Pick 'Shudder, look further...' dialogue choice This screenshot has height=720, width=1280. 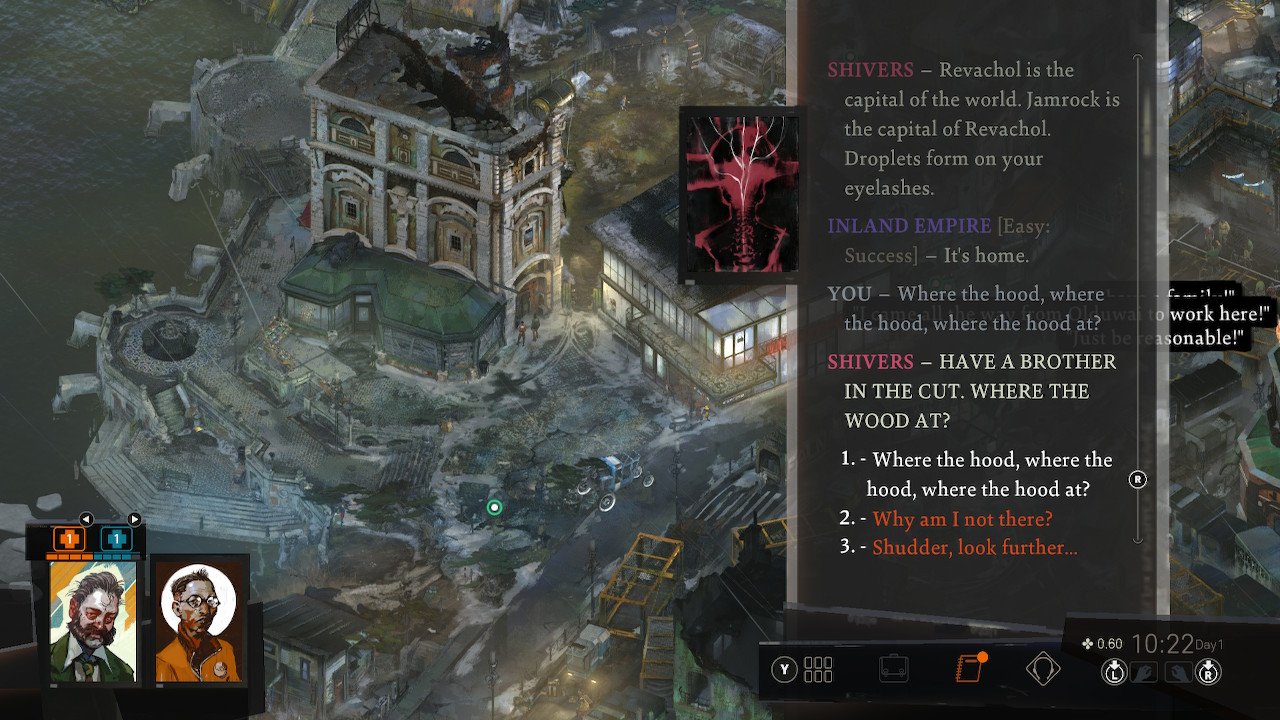point(974,548)
